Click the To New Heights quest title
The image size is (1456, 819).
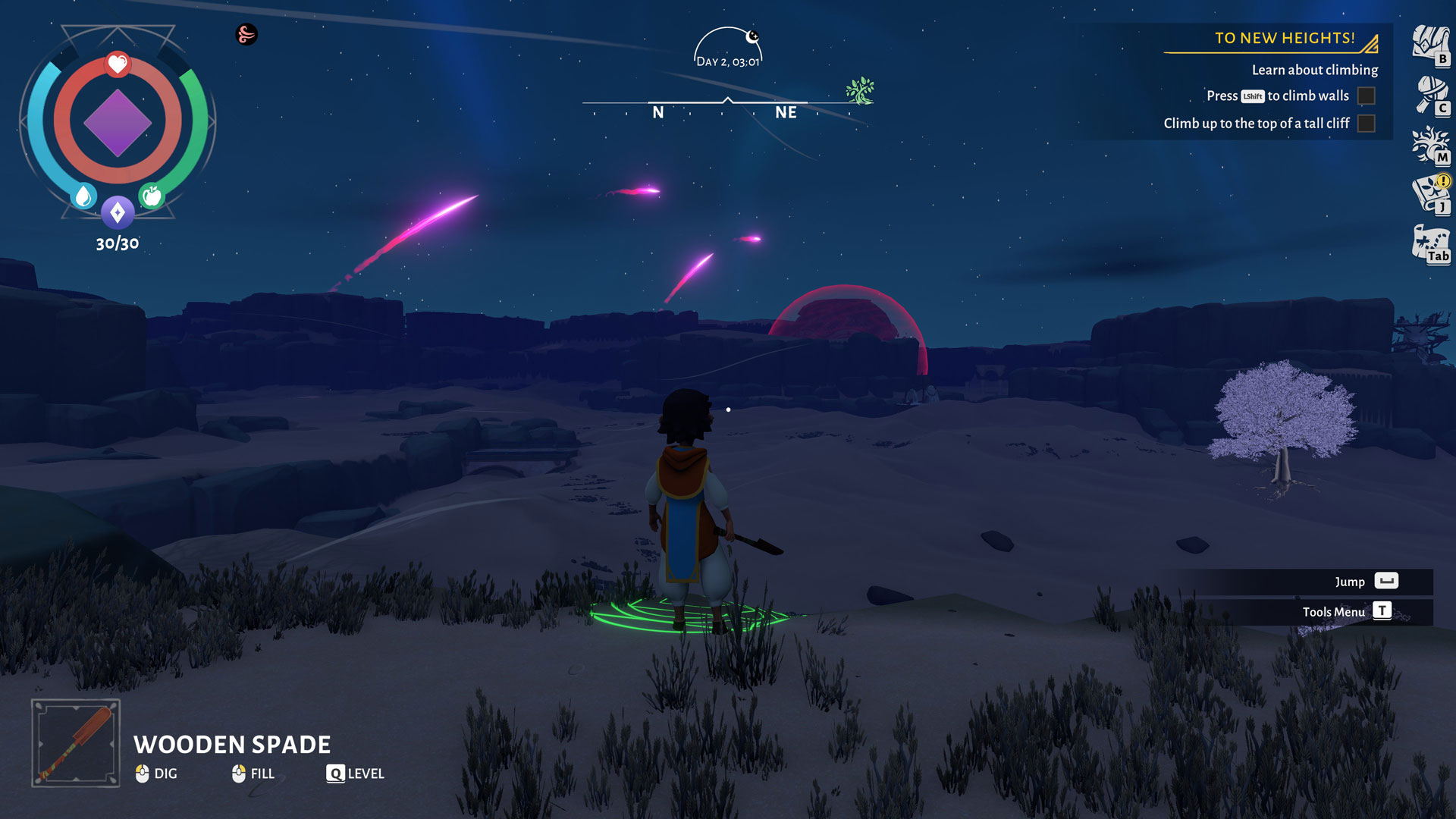[1285, 38]
